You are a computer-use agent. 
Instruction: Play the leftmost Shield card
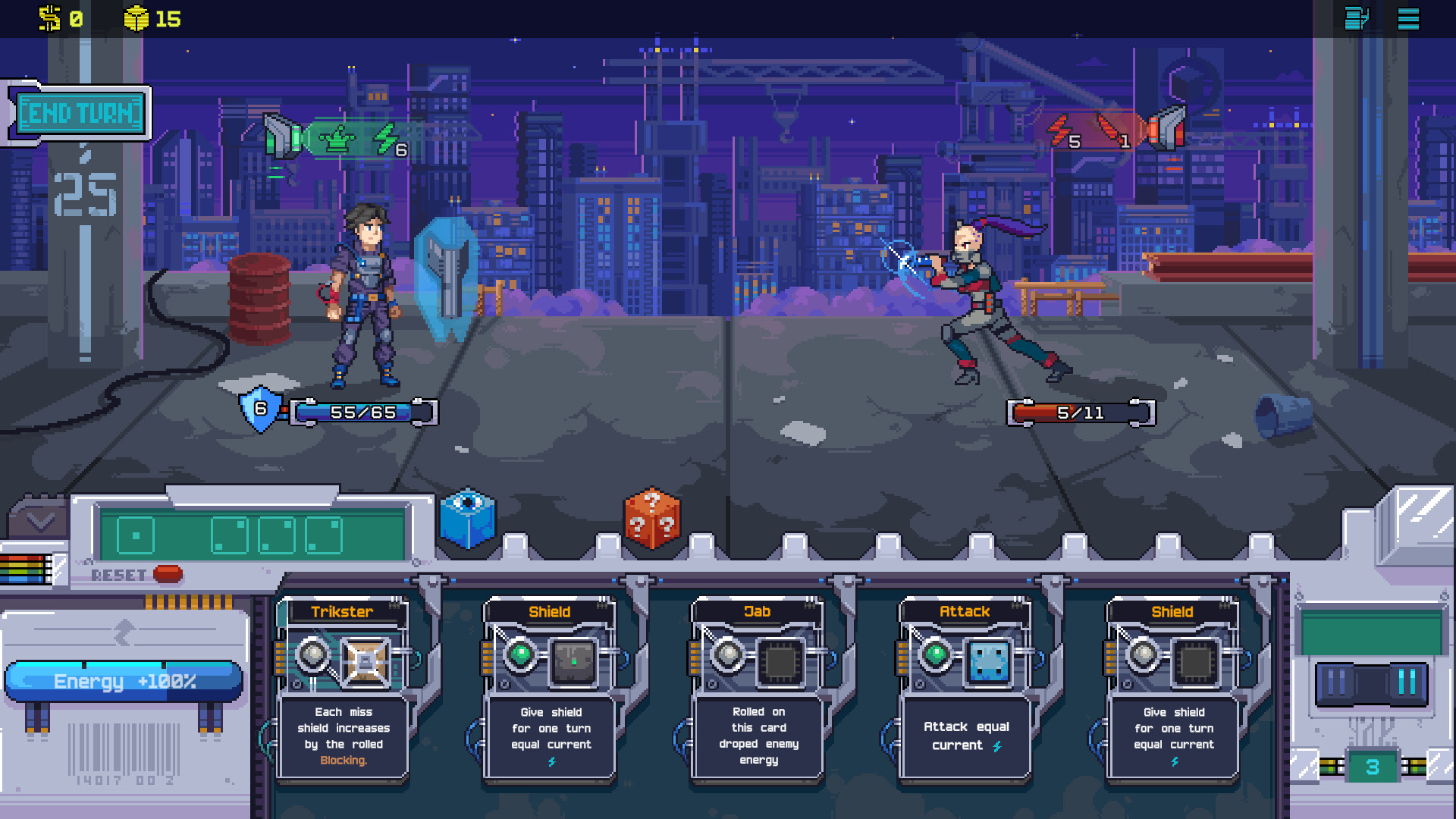(550, 690)
